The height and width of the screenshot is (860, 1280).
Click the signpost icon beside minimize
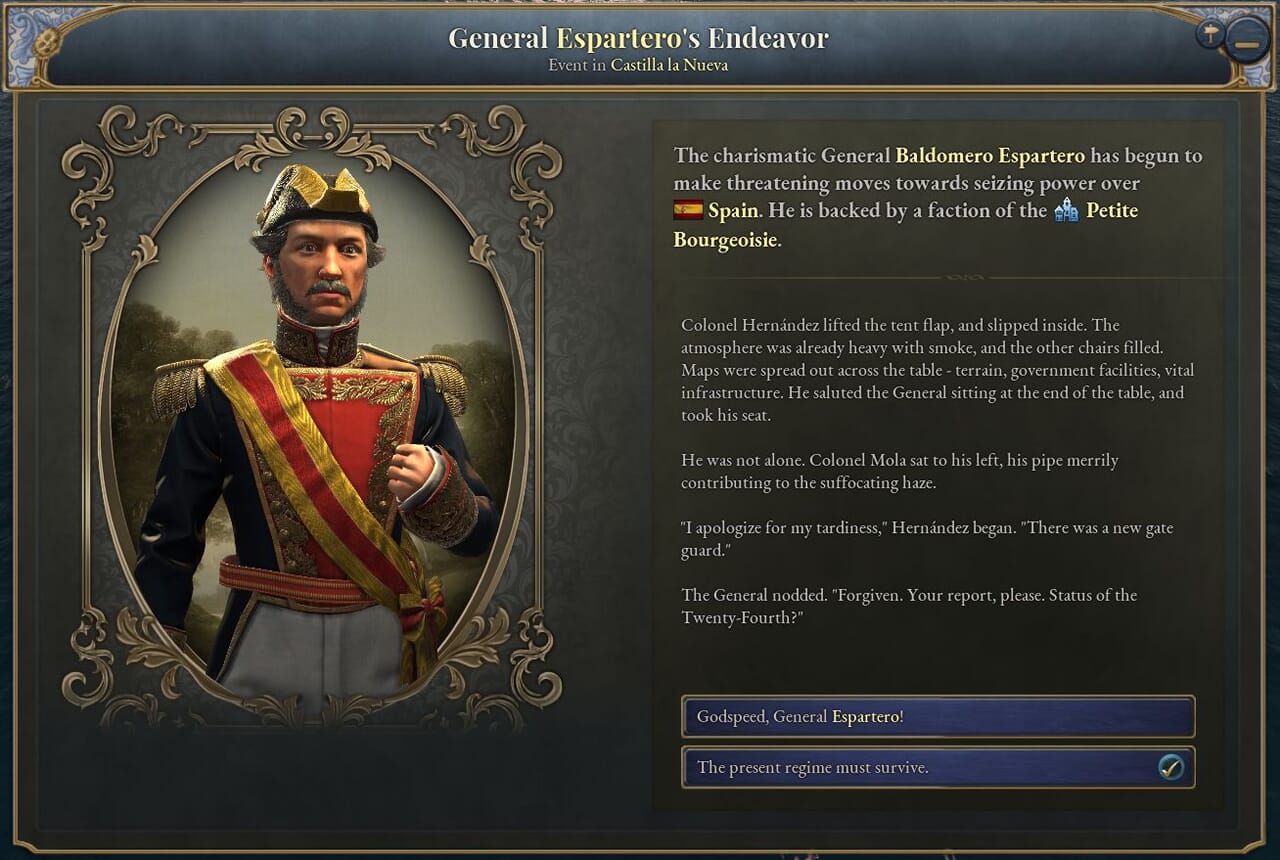1210,35
